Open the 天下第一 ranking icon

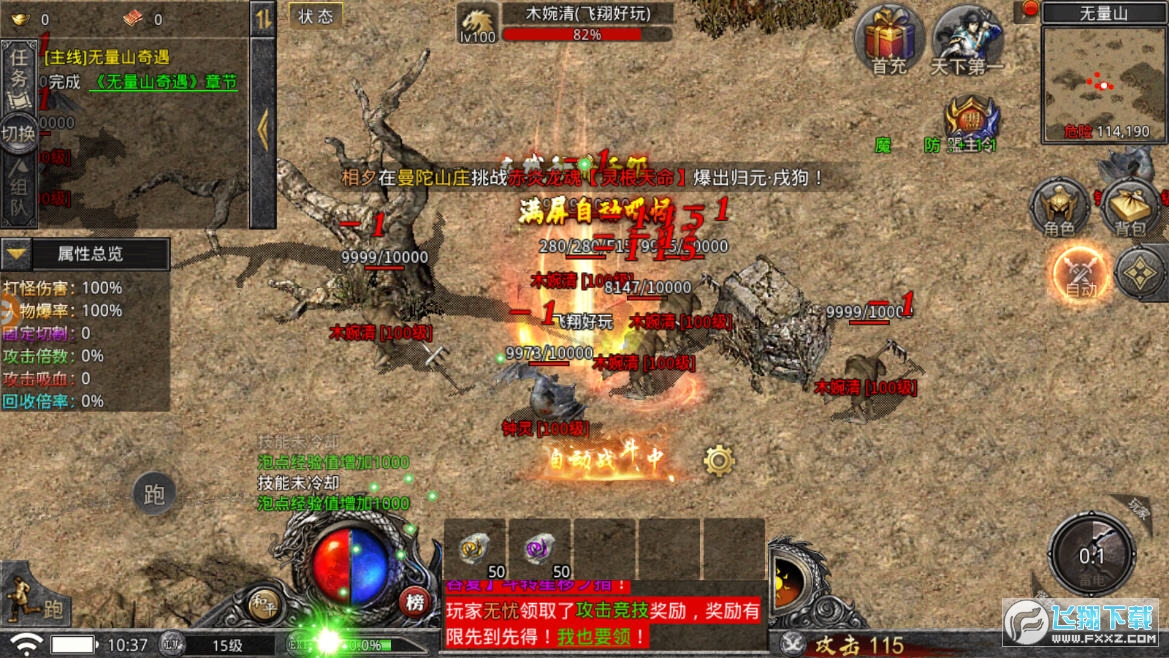(966, 38)
